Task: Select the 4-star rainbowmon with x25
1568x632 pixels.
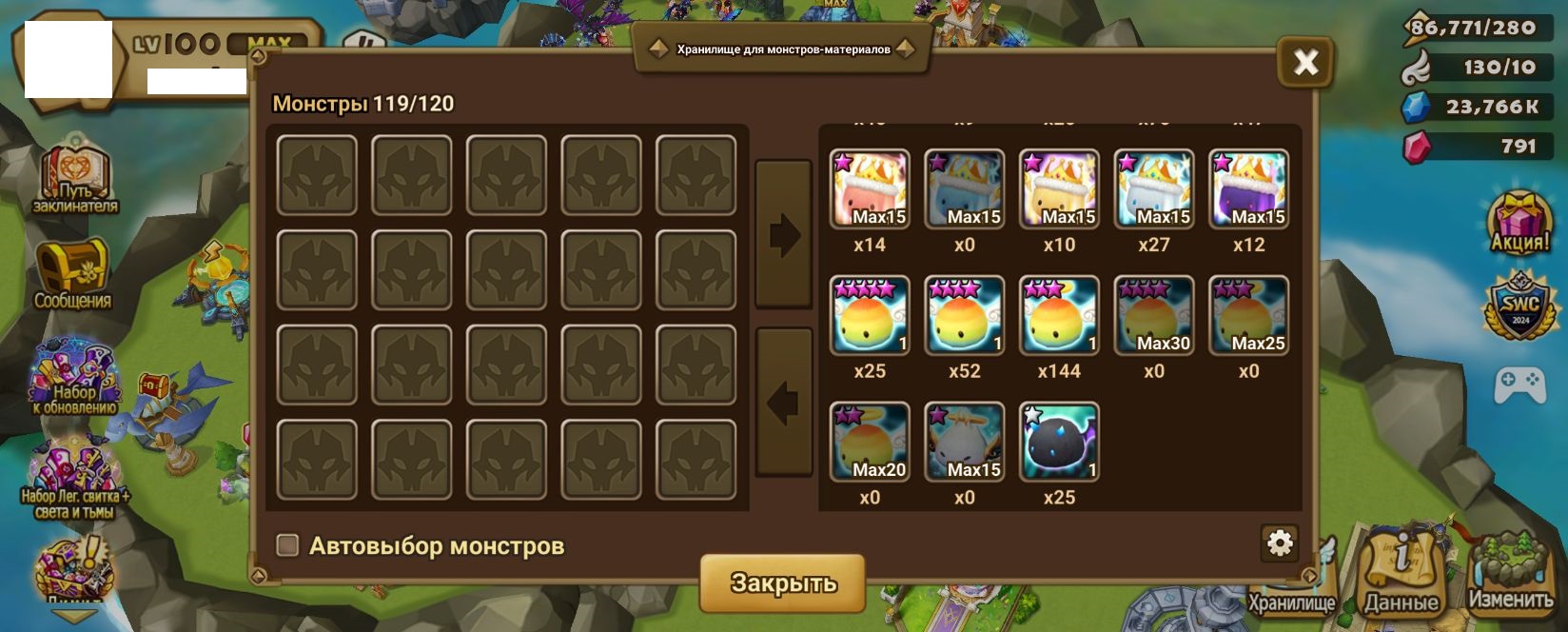Action: click(x=870, y=315)
